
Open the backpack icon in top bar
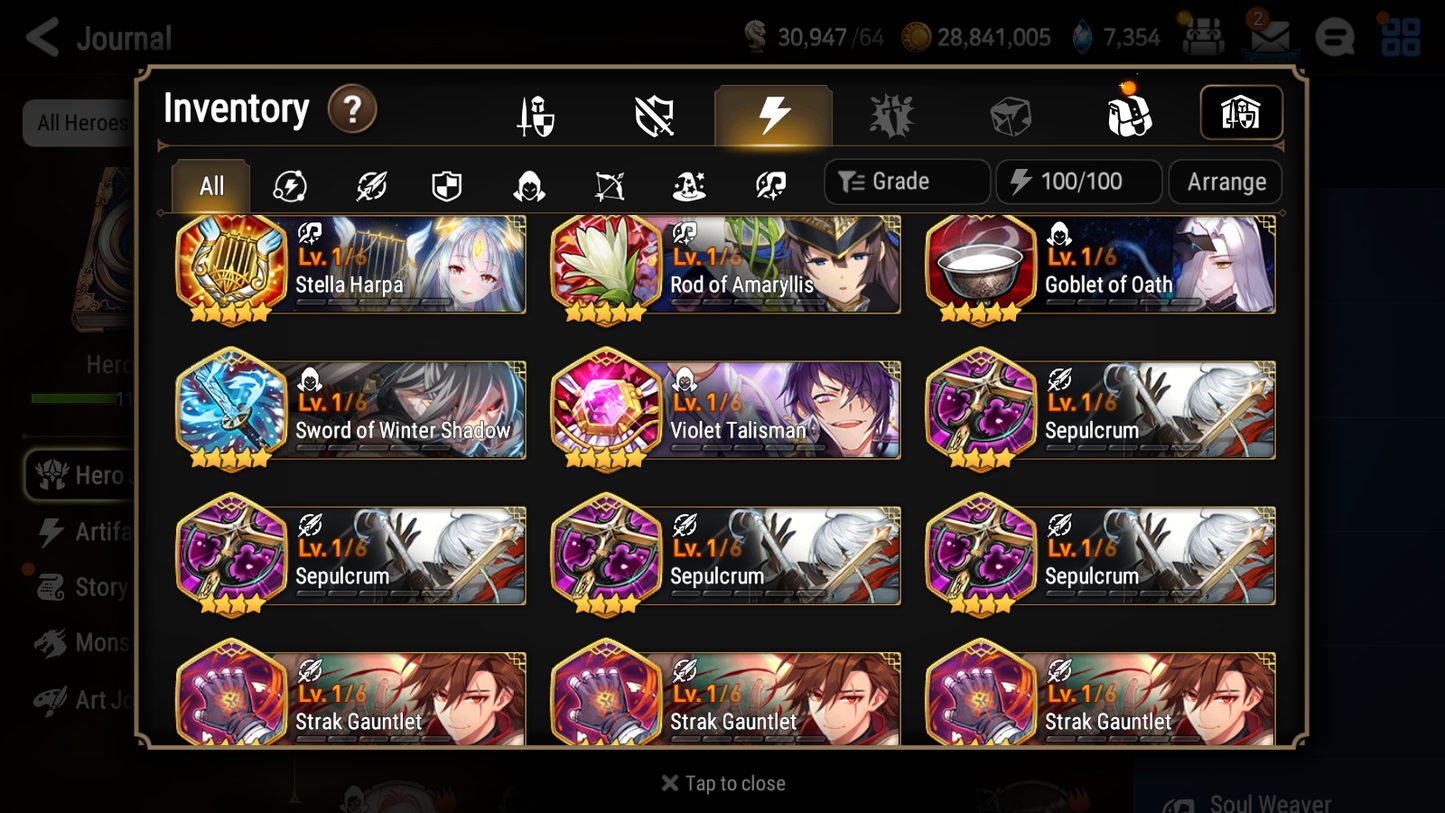tap(1202, 37)
